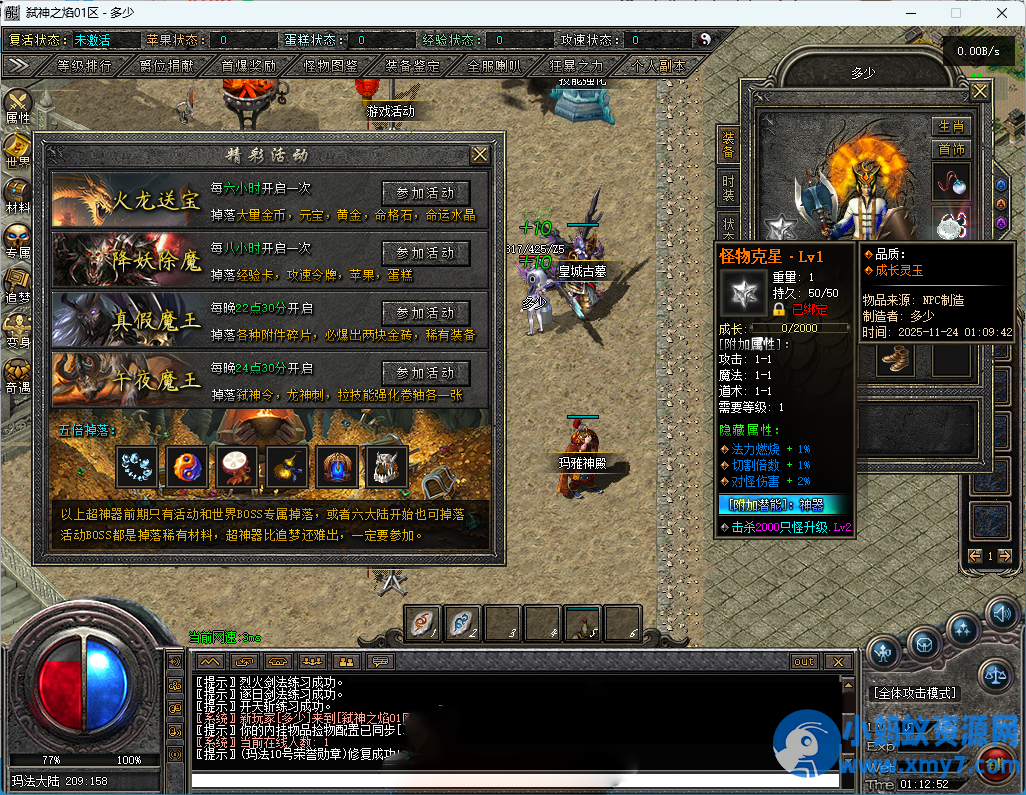Open the 首饰 jewelry panel

[x=951, y=150]
